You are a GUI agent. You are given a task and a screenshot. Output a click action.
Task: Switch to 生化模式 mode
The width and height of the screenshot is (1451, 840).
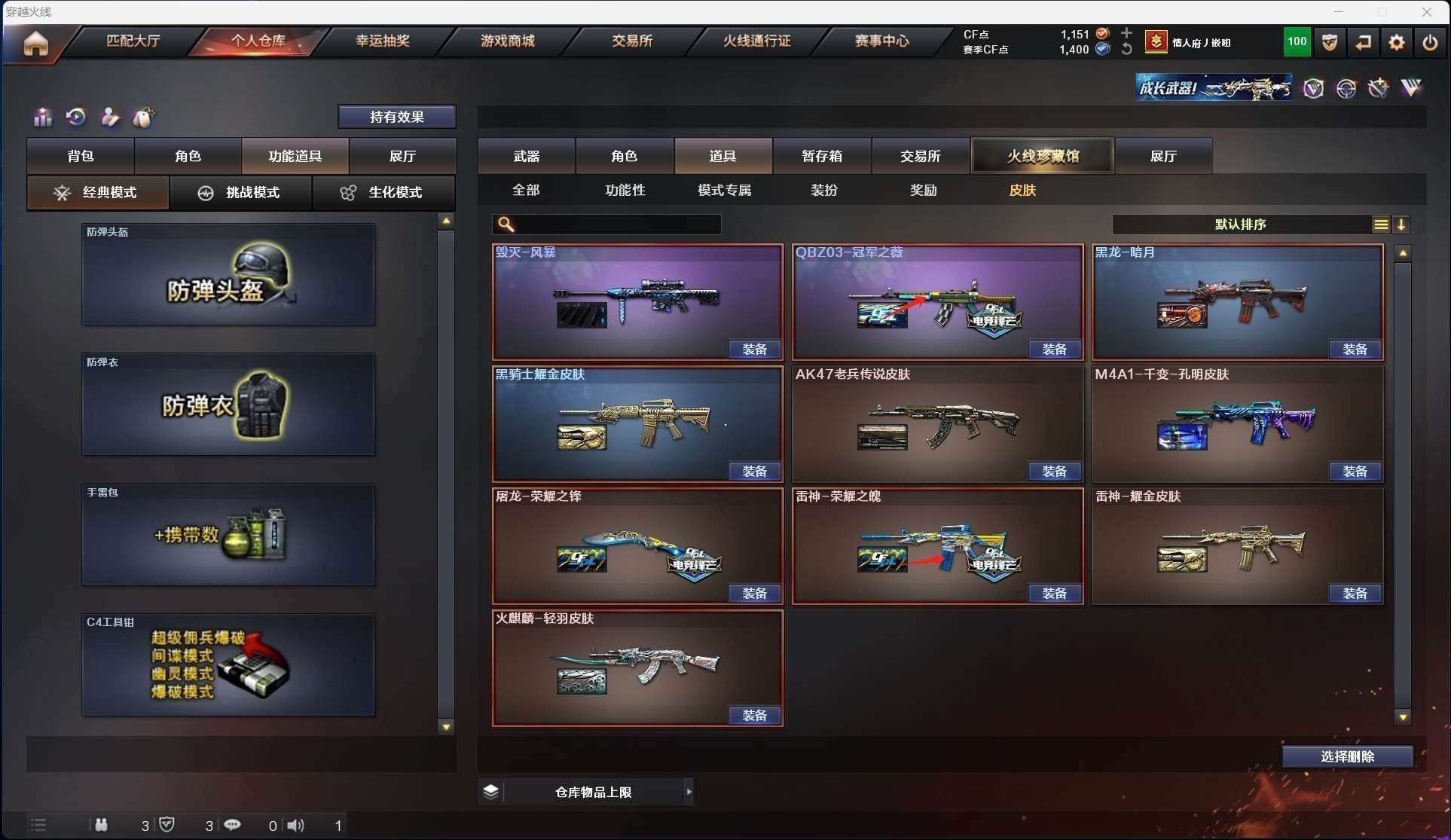click(x=383, y=193)
